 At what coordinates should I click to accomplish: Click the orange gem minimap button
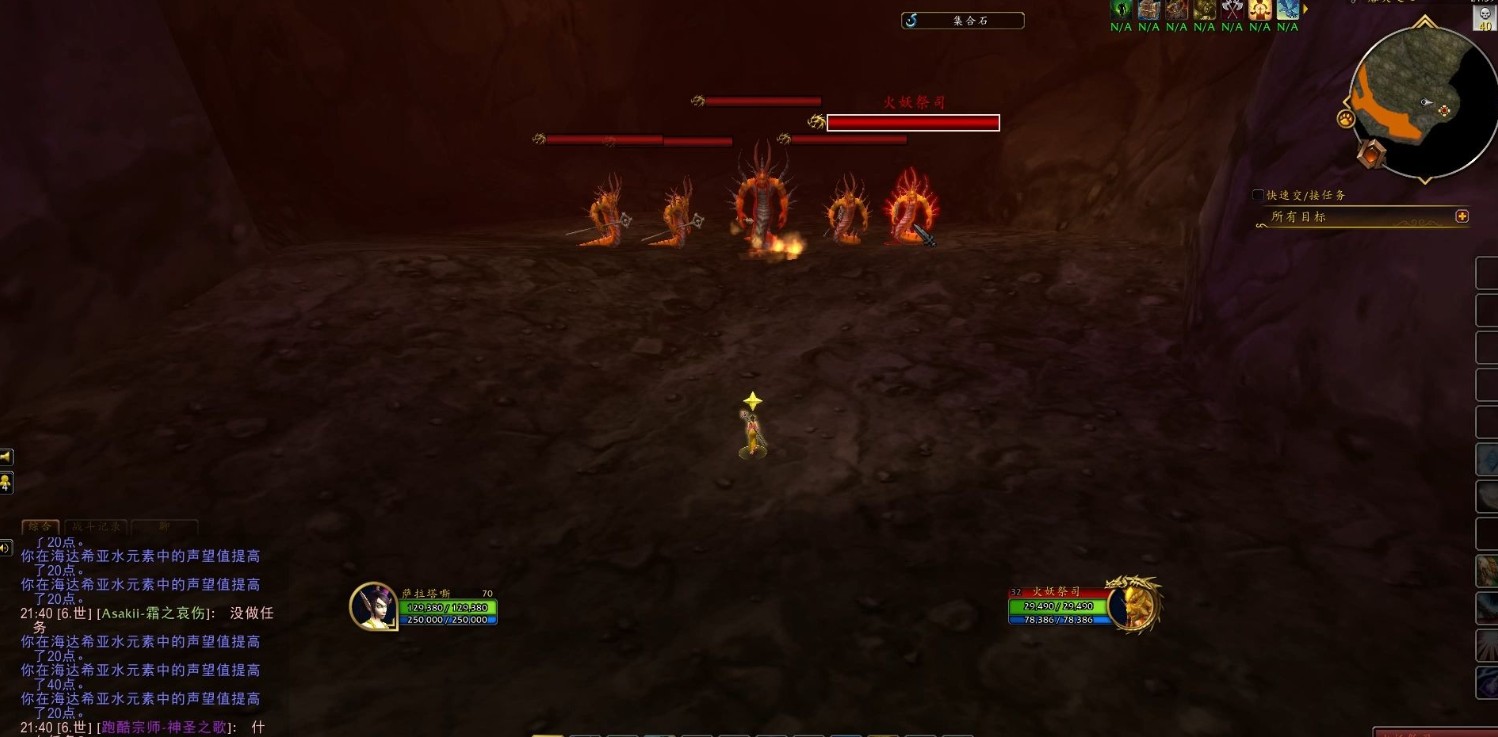tap(1372, 153)
